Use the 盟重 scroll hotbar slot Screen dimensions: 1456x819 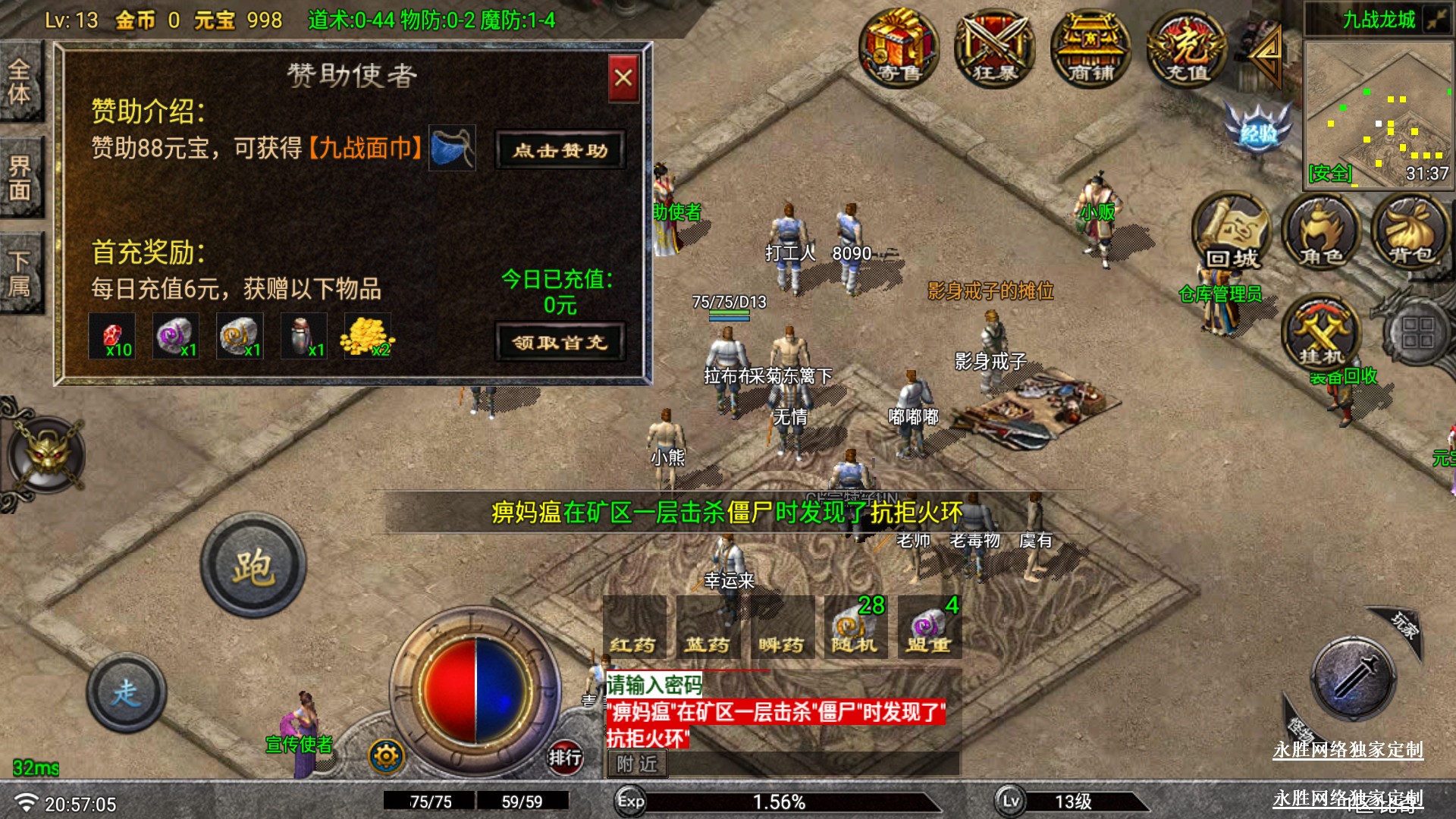tap(929, 628)
